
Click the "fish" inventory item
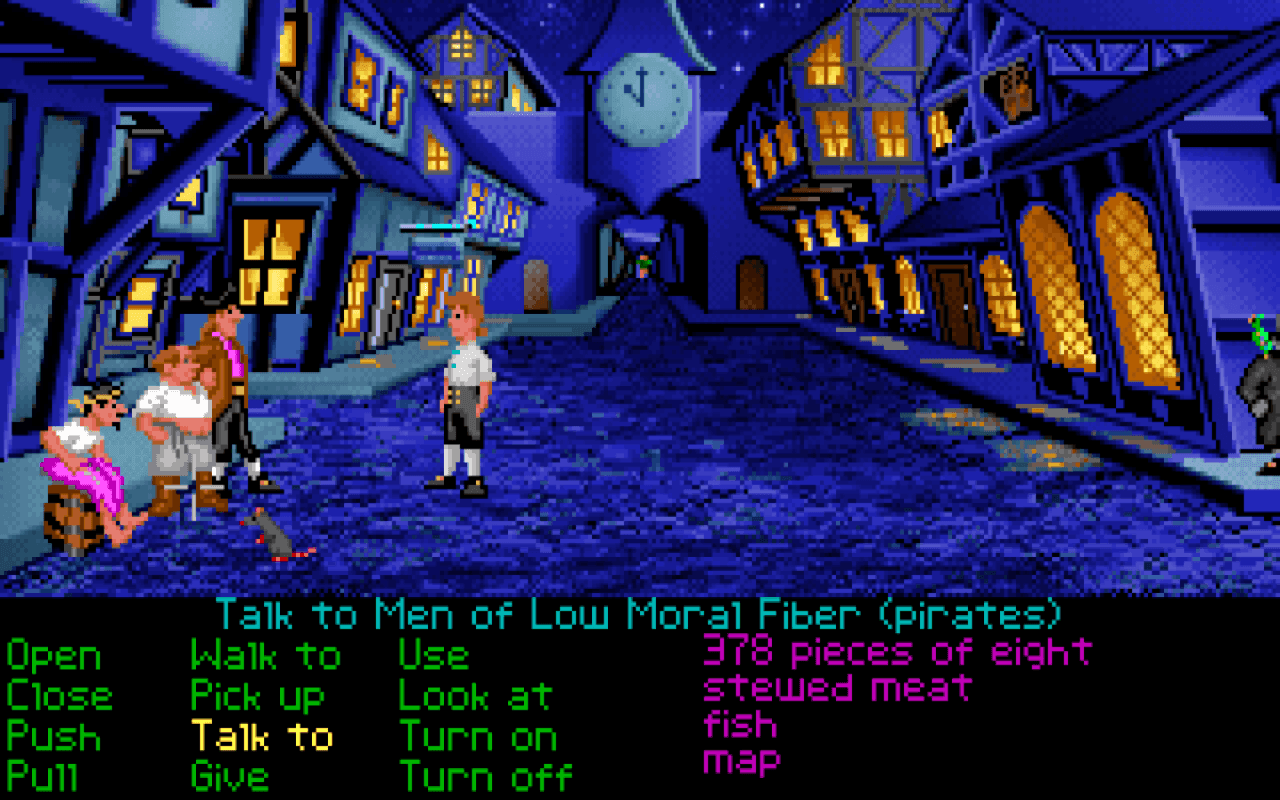point(740,722)
